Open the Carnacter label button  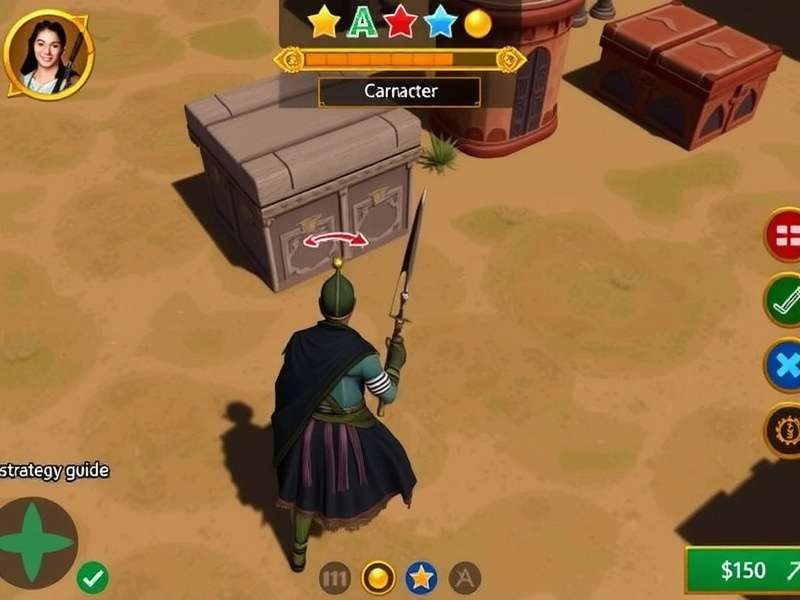click(x=399, y=91)
